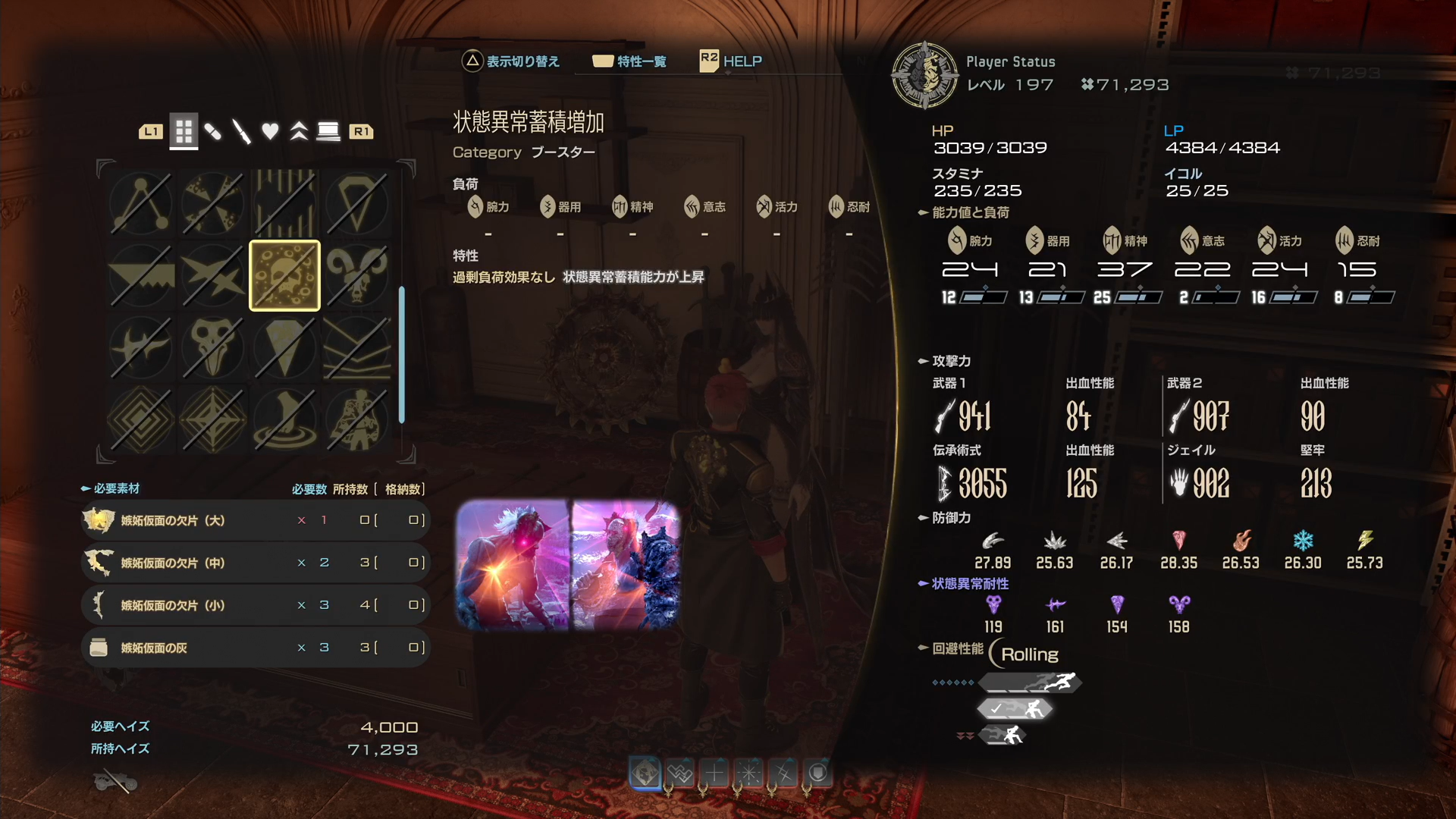Click the 嫉妬仮面の欠片 (大) material row
1456x819 pixels.
(x=255, y=520)
